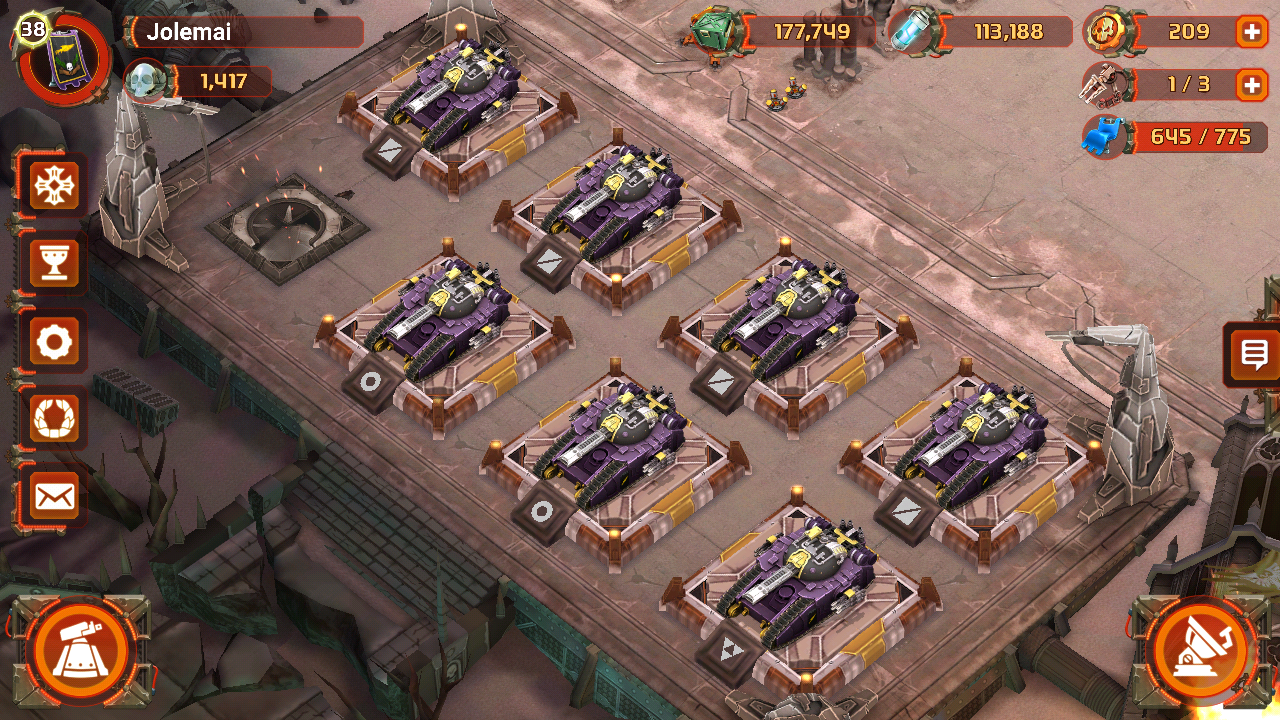Click the cross emblem menu button
This screenshot has width=1280, height=720.
54,185
